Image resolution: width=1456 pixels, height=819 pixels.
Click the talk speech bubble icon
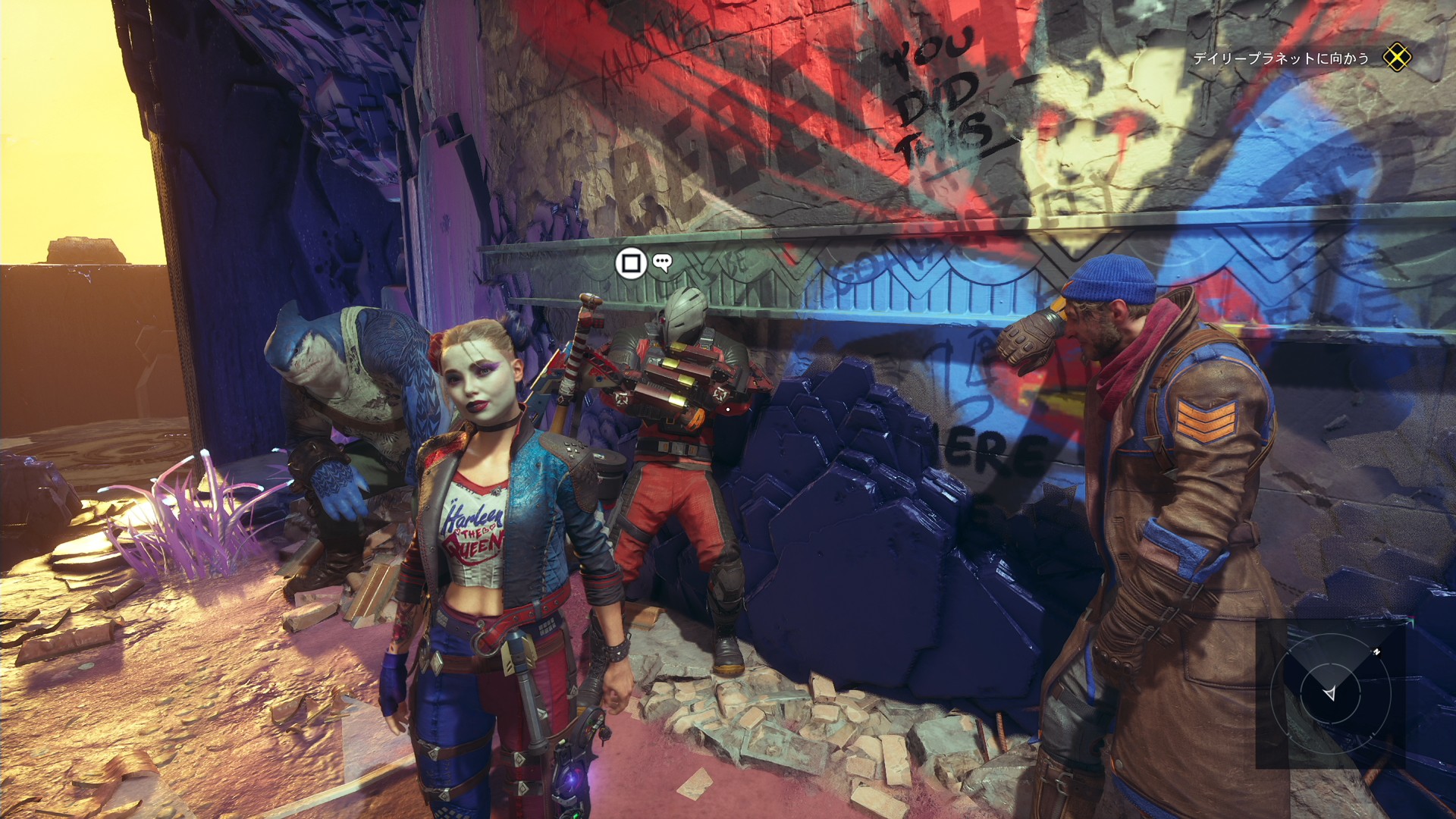(x=663, y=263)
